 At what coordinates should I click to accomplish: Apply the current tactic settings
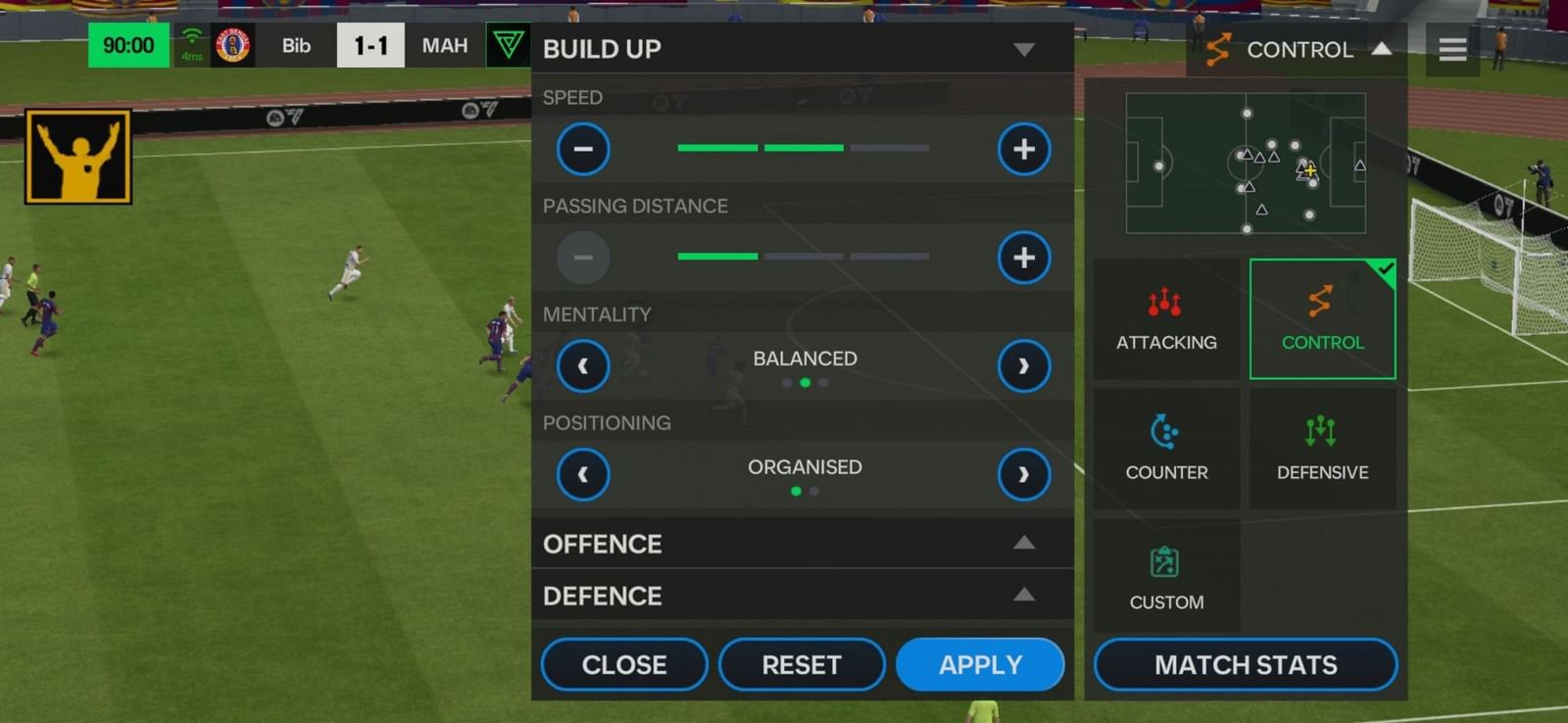979,664
